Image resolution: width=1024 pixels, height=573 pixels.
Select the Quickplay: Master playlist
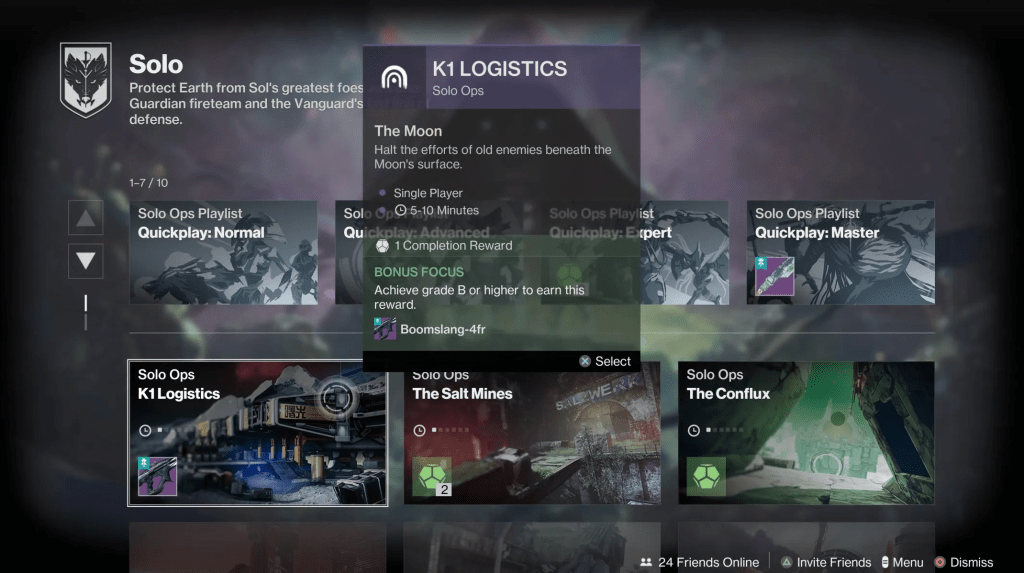[840, 252]
